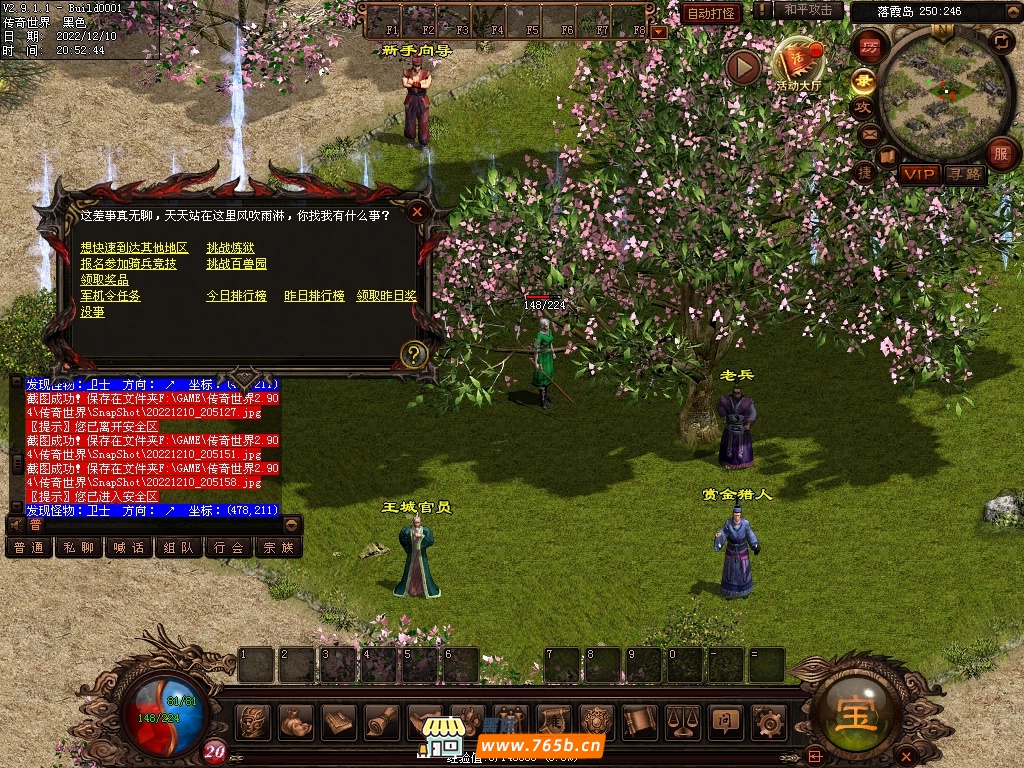The image size is (1024, 768).
Task: Open '今日排行榜' ranking link
Action: click(x=236, y=296)
